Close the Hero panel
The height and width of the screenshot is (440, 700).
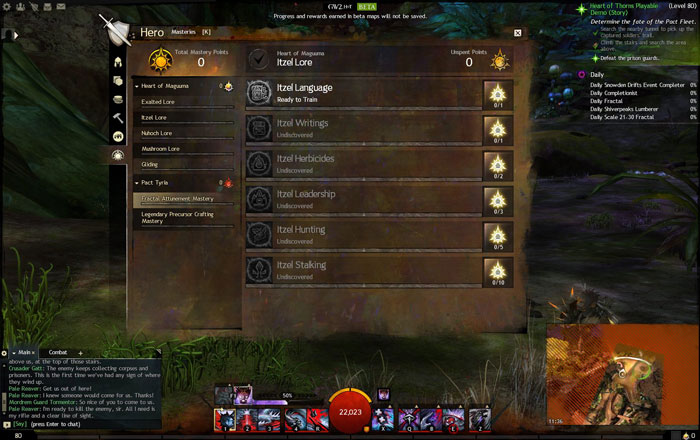coord(517,33)
